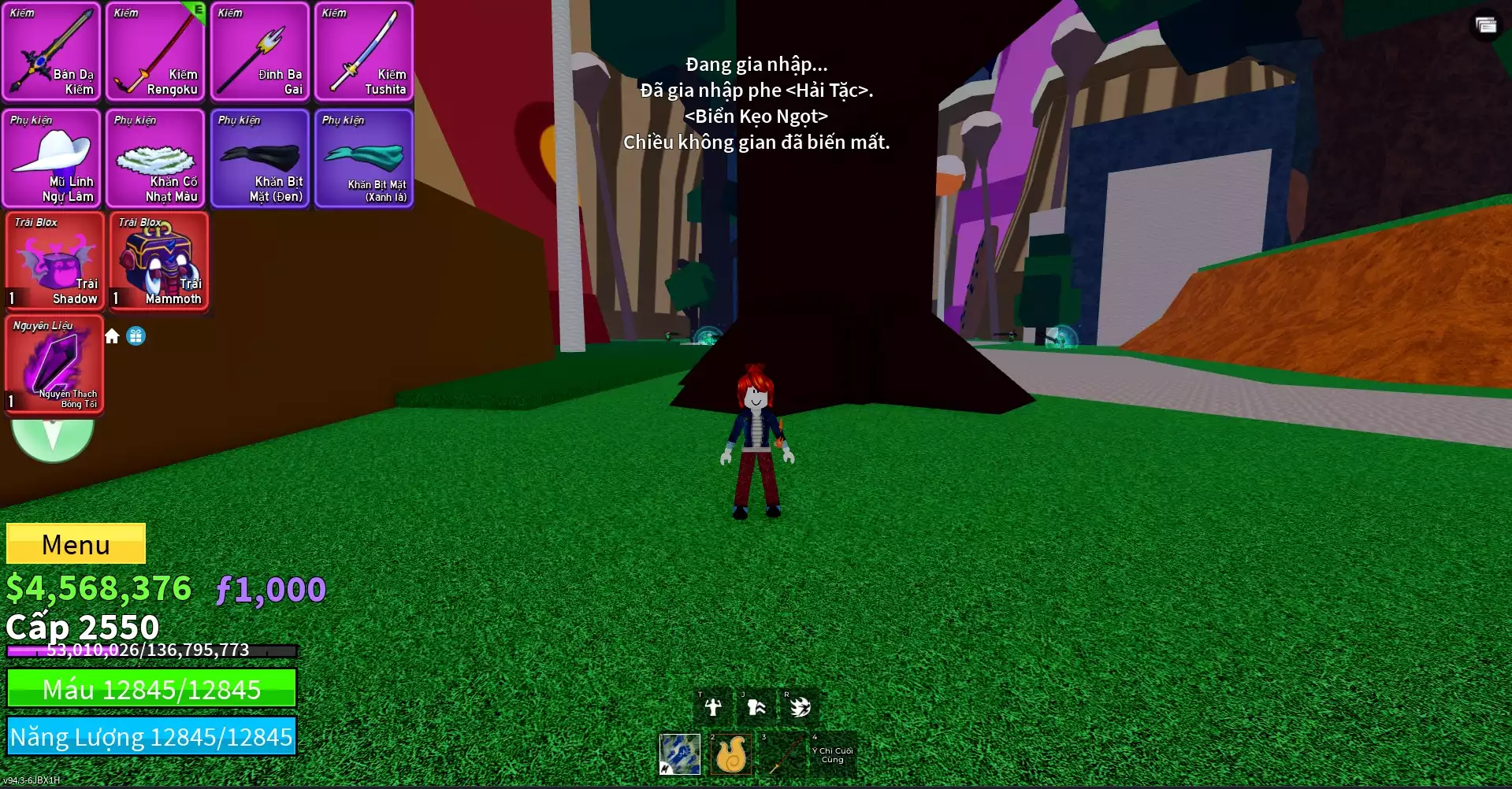
Task: Open the Roblox chat window icon
Action: pos(1486,25)
